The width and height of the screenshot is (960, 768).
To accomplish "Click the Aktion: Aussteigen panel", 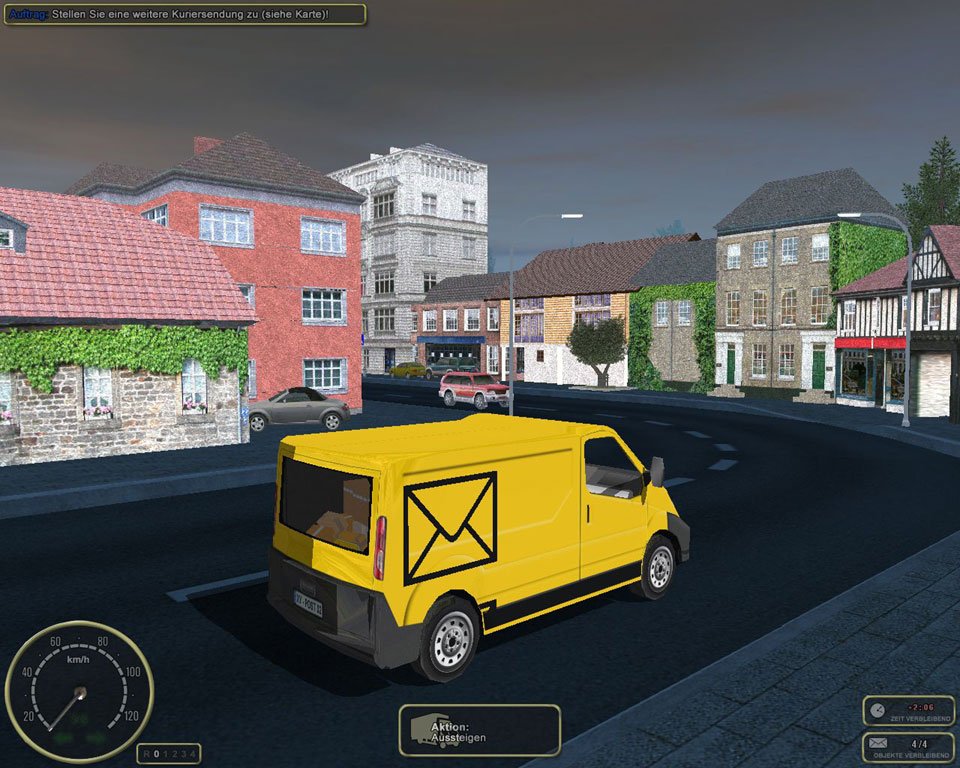I will point(479,731).
